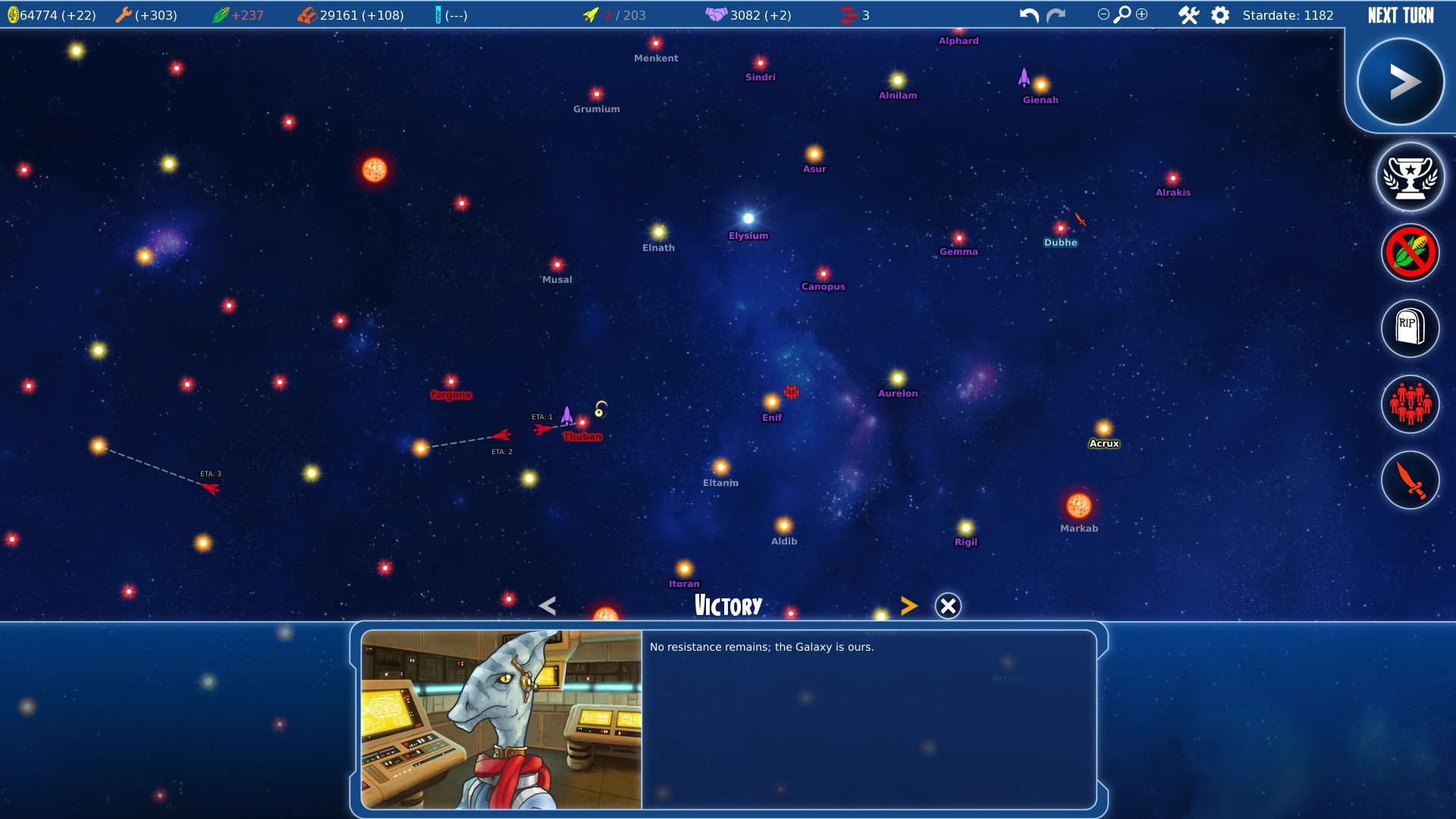1456x819 pixels.
Task: Open the handshake diplomacy indicator
Action: pyautogui.click(x=716, y=14)
